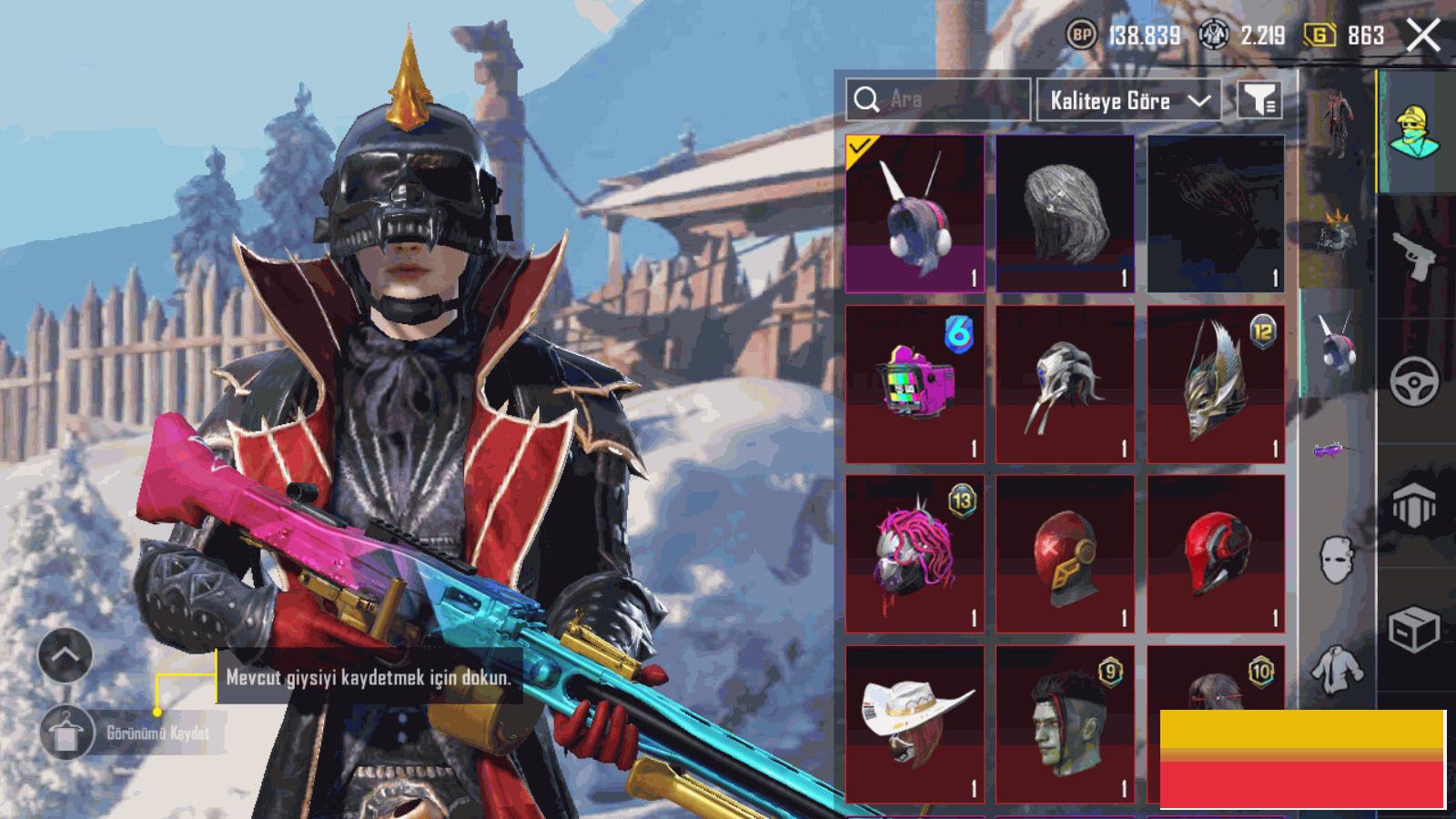
Task: Close the inventory screen
Action: [x=1422, y=36]
